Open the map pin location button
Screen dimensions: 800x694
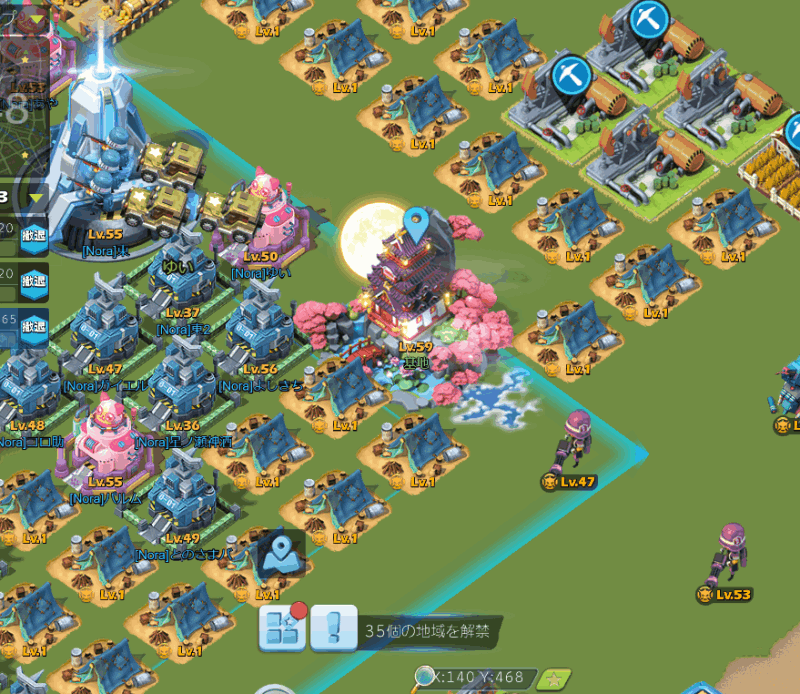tap(281, 552)
